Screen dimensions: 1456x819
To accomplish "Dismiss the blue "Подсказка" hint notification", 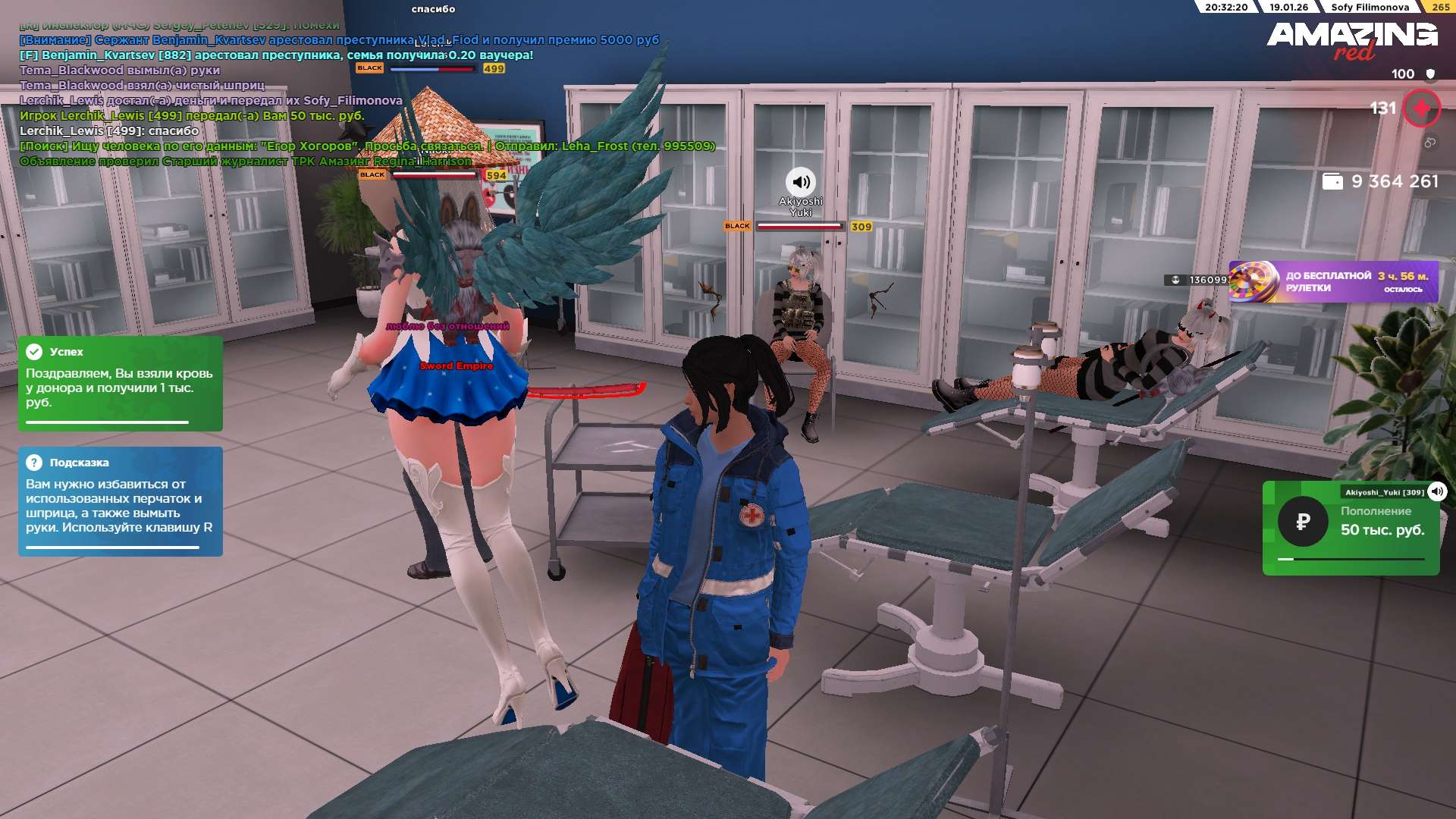I will [x=120, y=500].
